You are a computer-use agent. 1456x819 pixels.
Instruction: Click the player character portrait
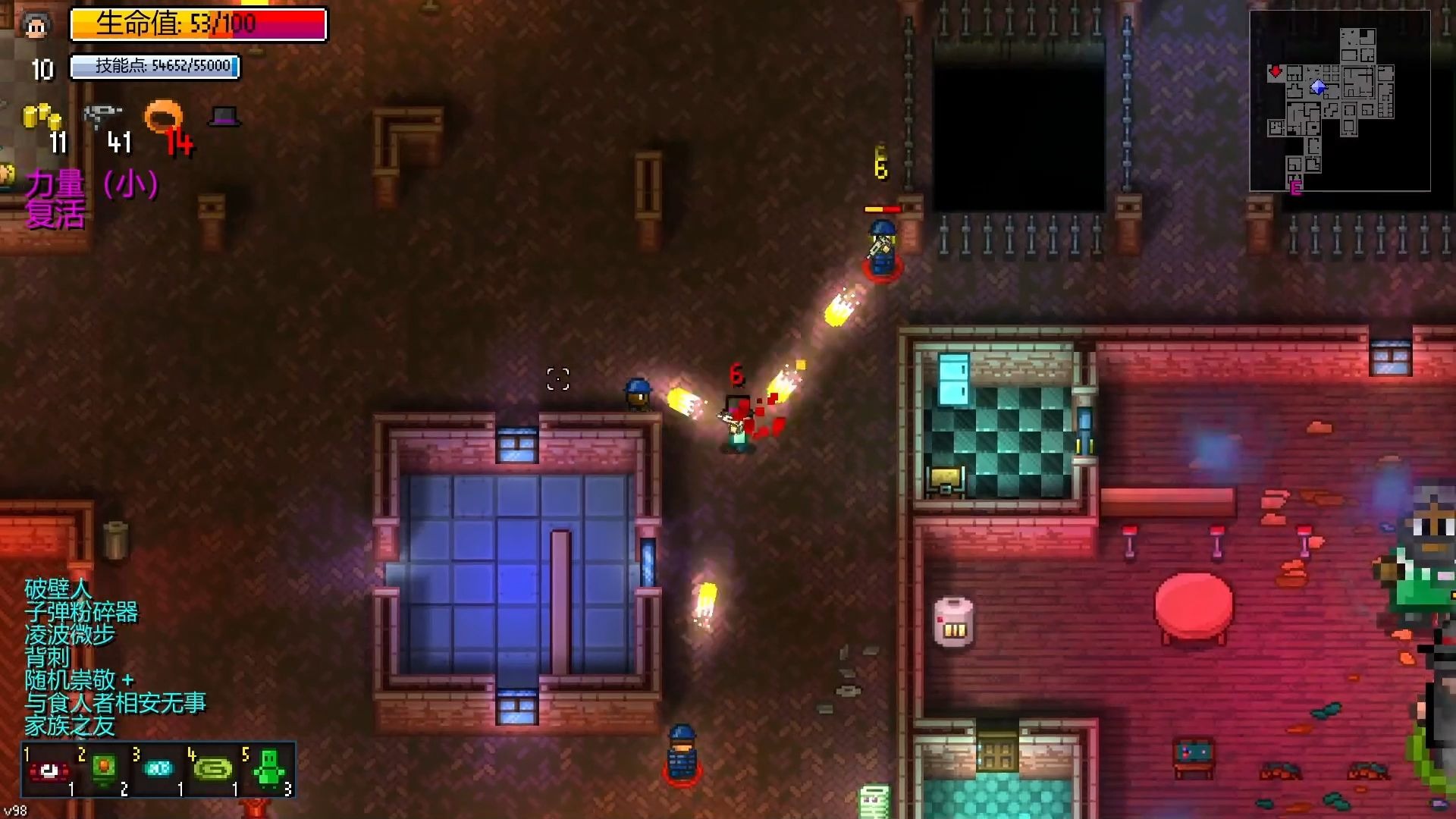[36, 27]
